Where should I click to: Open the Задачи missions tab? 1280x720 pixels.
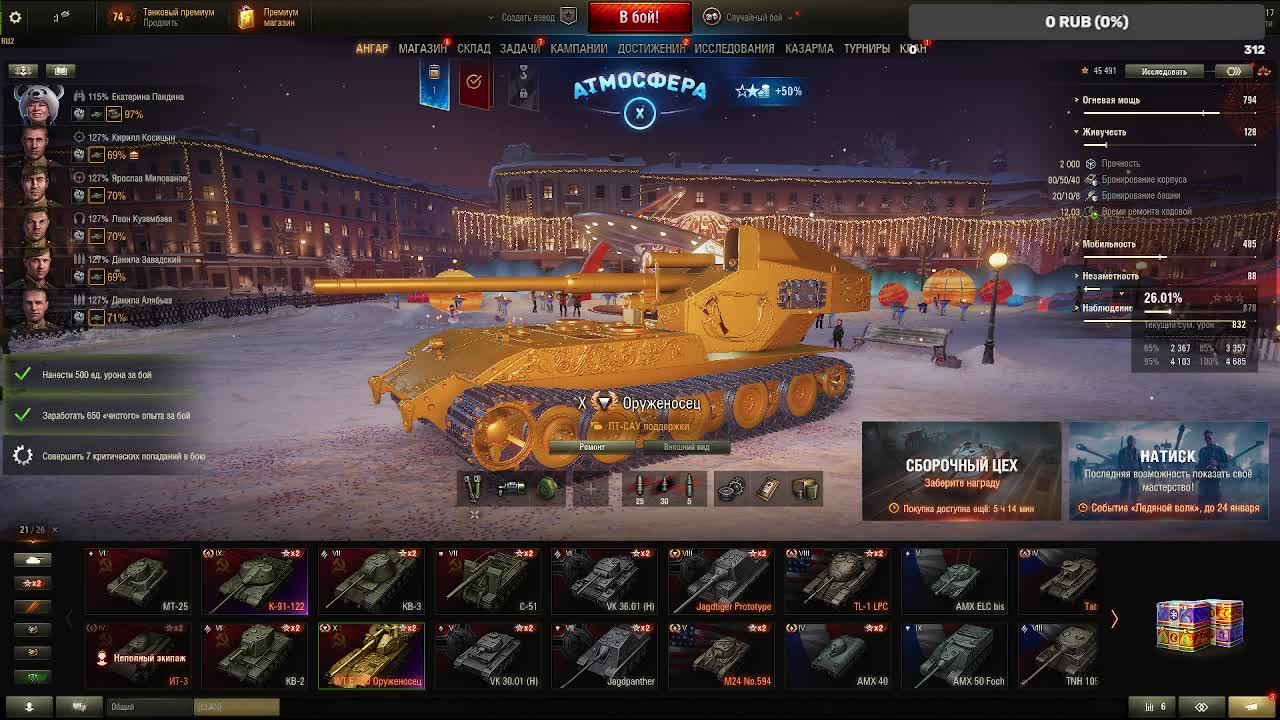520,48
